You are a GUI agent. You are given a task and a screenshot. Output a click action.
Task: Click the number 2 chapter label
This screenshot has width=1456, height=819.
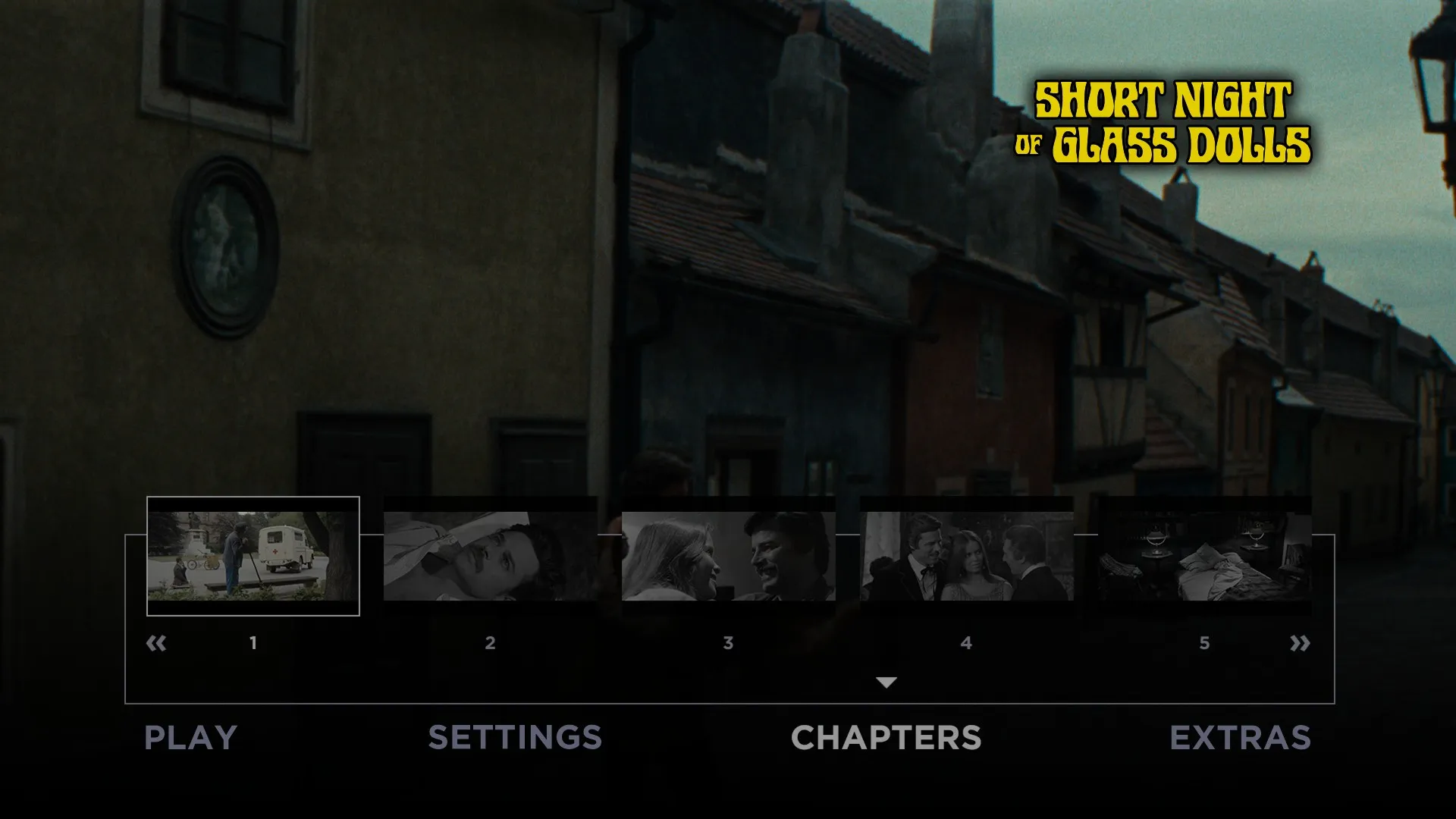pyautogui.click(x=490, y=642)
